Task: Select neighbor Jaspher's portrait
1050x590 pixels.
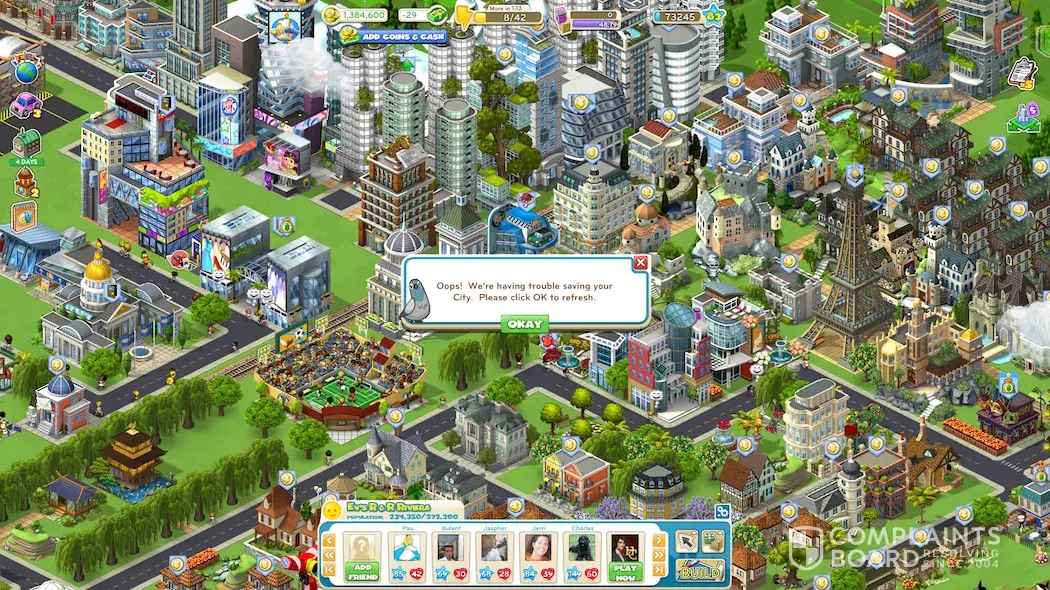Action: [x=492, y=550]
